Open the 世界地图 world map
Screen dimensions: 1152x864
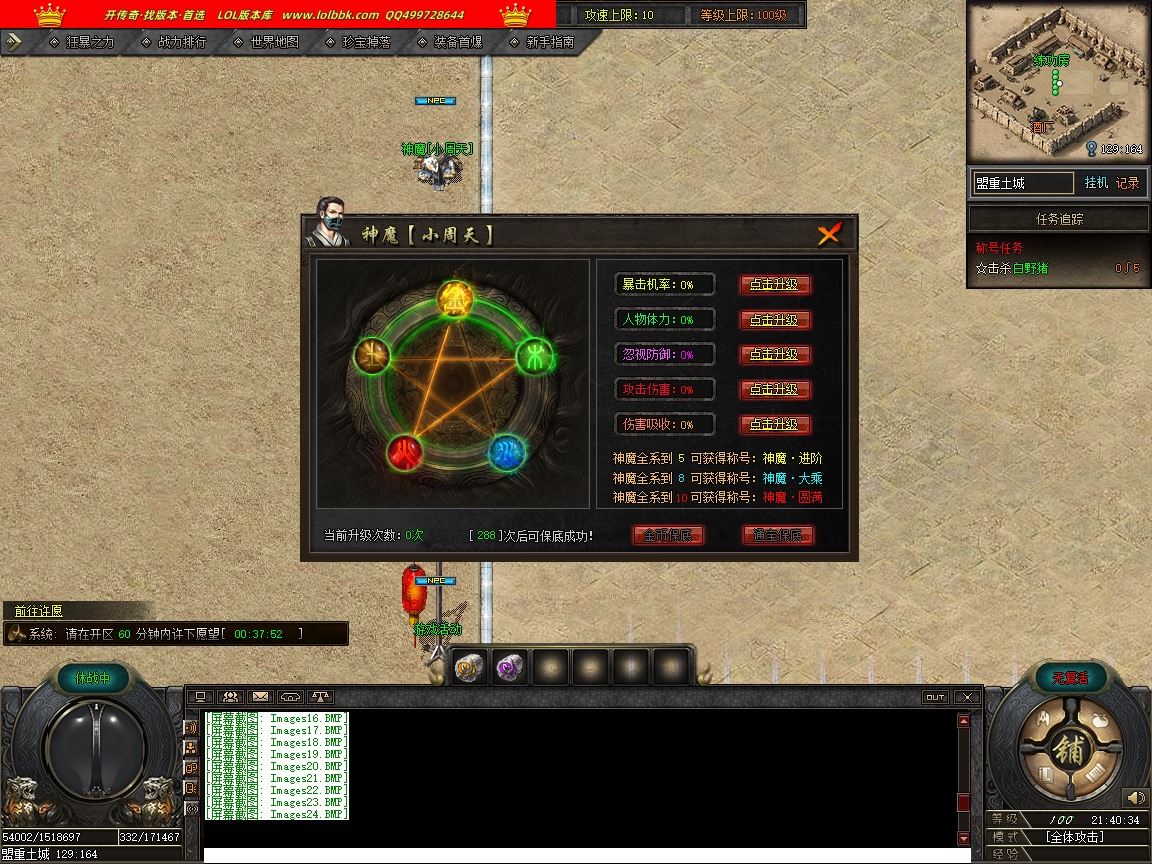[x=267, y=42]
